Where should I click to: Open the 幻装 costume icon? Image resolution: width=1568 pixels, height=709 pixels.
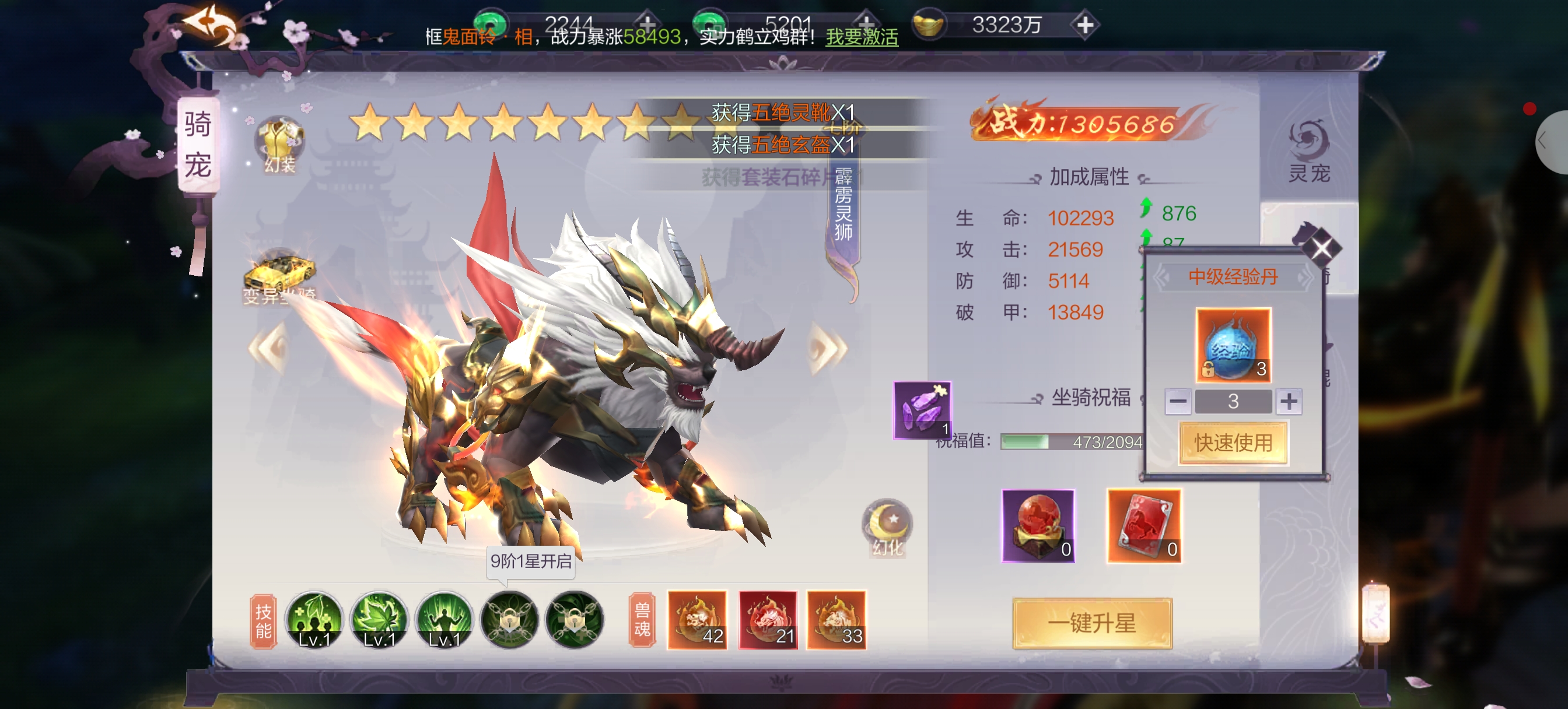click(x=279, y=144)
